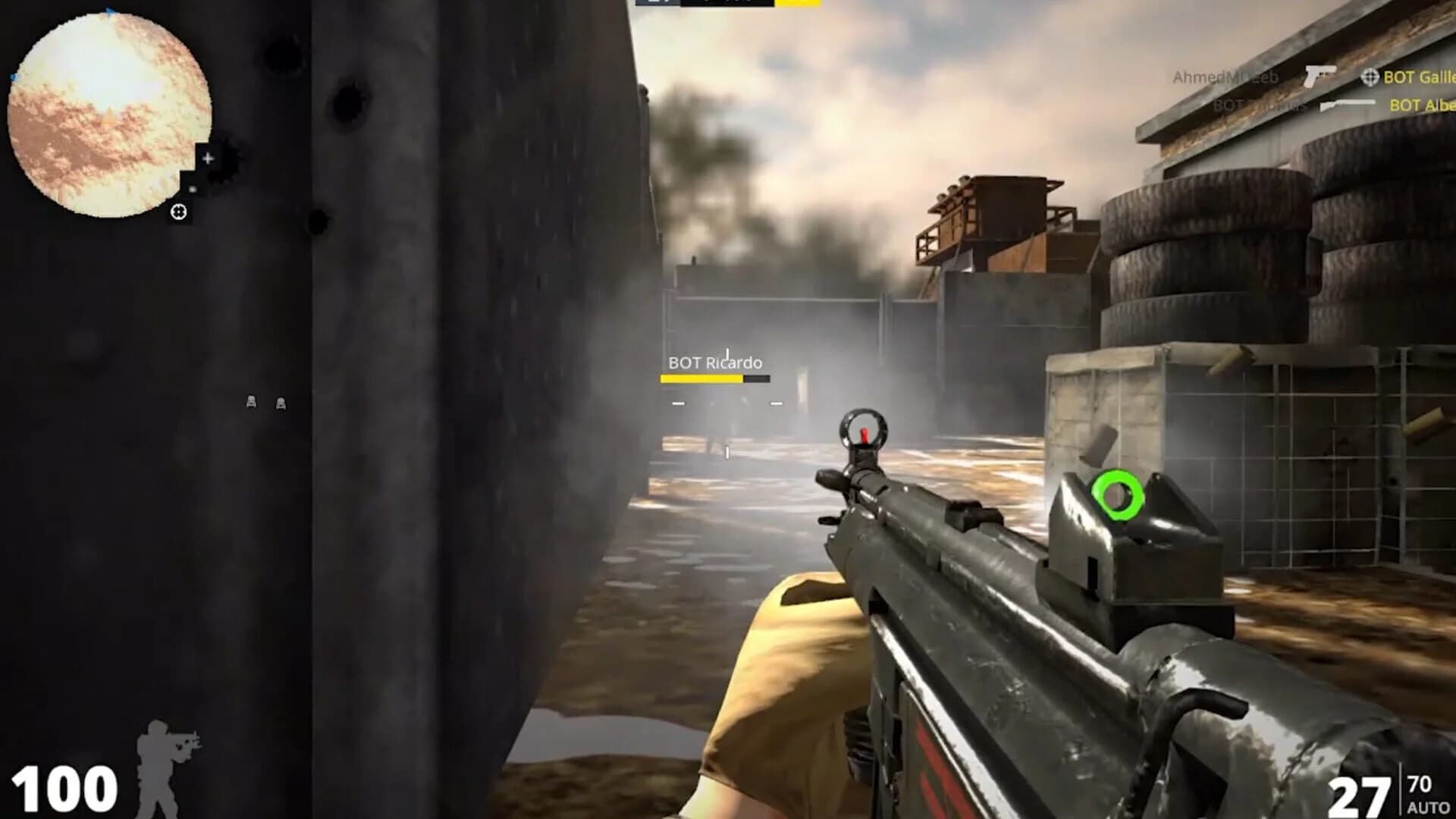
Task: Expand the top center scoreboard bar
Action: 728,5
